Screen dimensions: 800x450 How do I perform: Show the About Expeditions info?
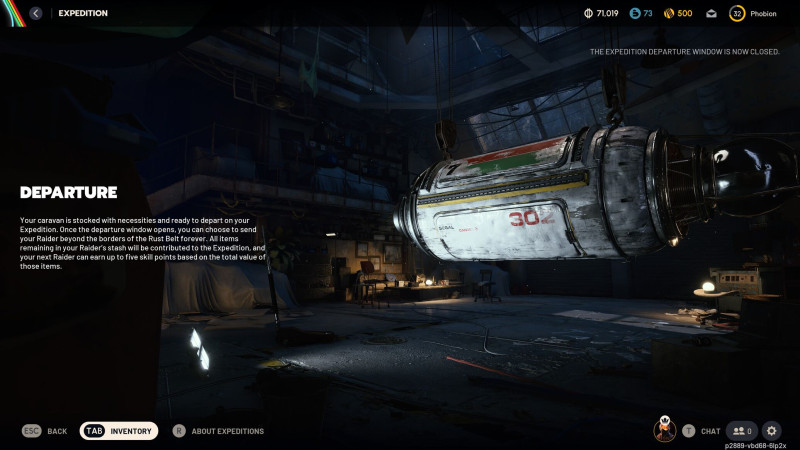pyautogui.click(x=219, y=431)
